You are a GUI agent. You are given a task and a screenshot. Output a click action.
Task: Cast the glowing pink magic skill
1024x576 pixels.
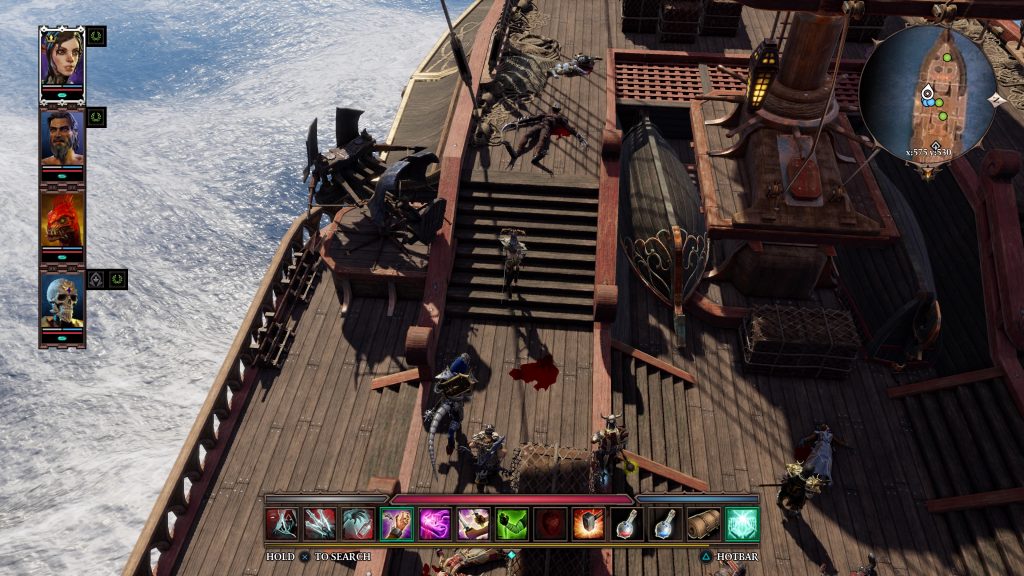[x=435, y=524]
